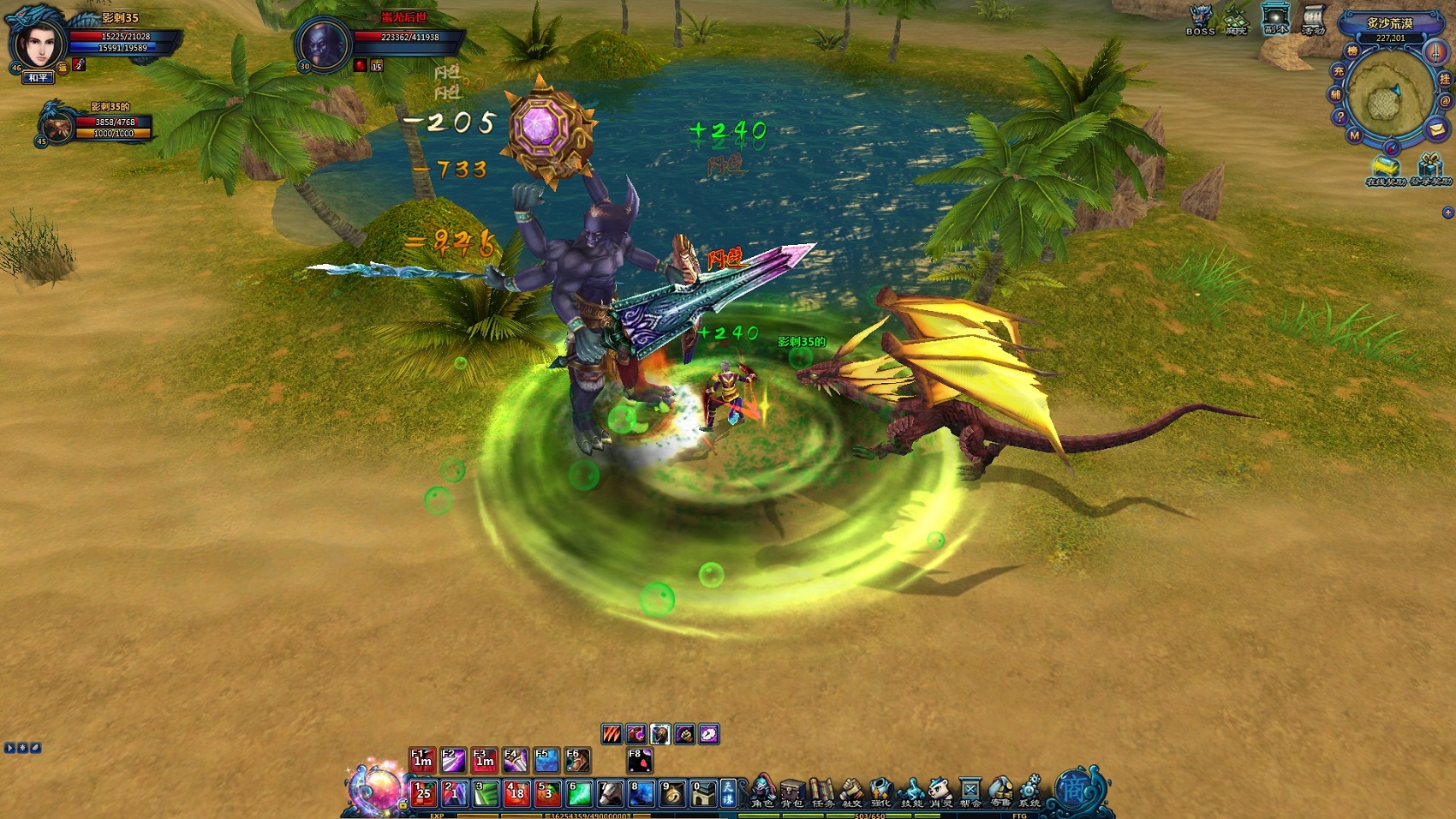Open the 任务 quest scroll menu
The height and width of the screenshot is (819, 1456).
pos(822,792)
